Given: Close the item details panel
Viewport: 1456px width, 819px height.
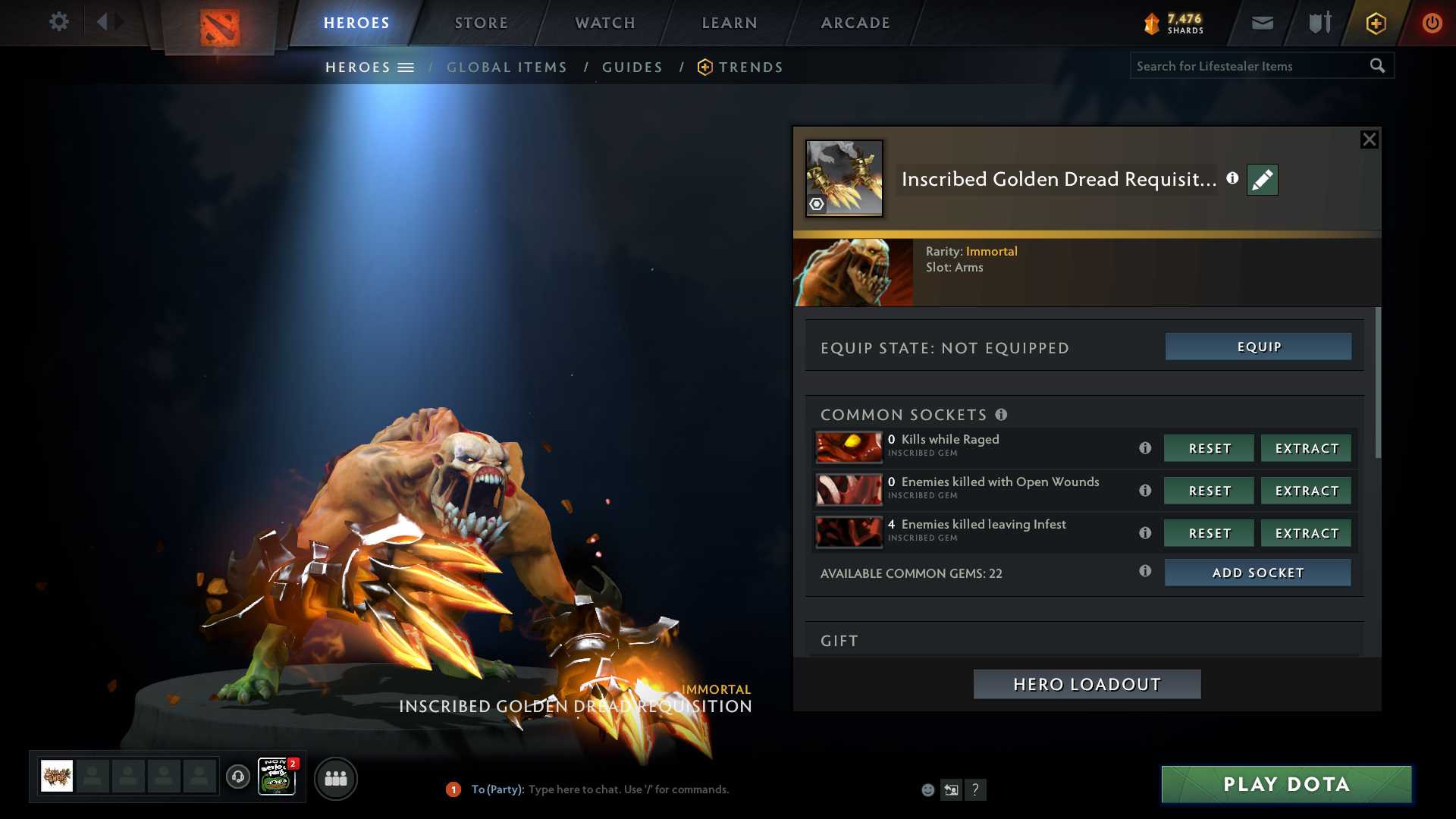Looking at the screenshot, I should click(x=1369, y=140).
